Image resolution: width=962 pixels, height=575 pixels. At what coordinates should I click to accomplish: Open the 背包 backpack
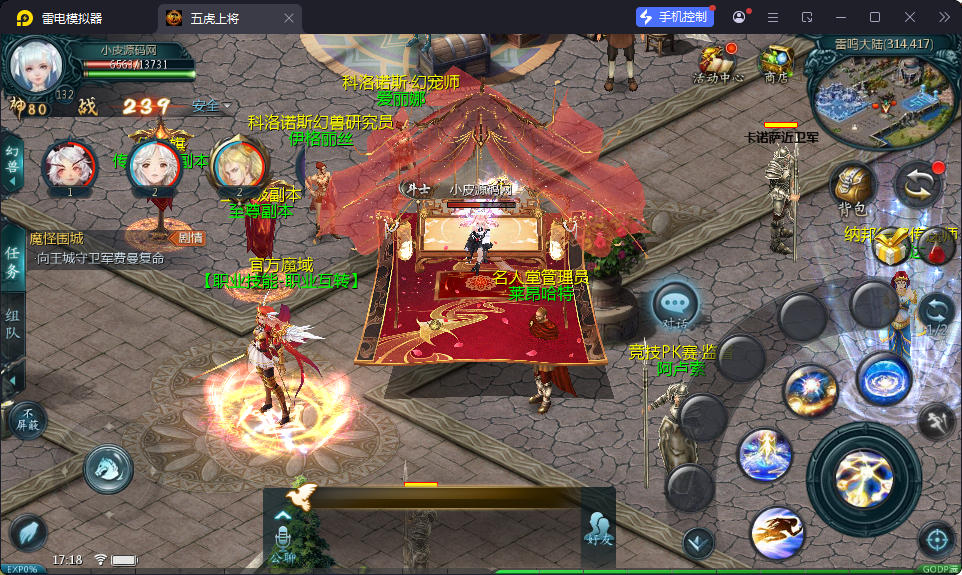pos(853,187)
